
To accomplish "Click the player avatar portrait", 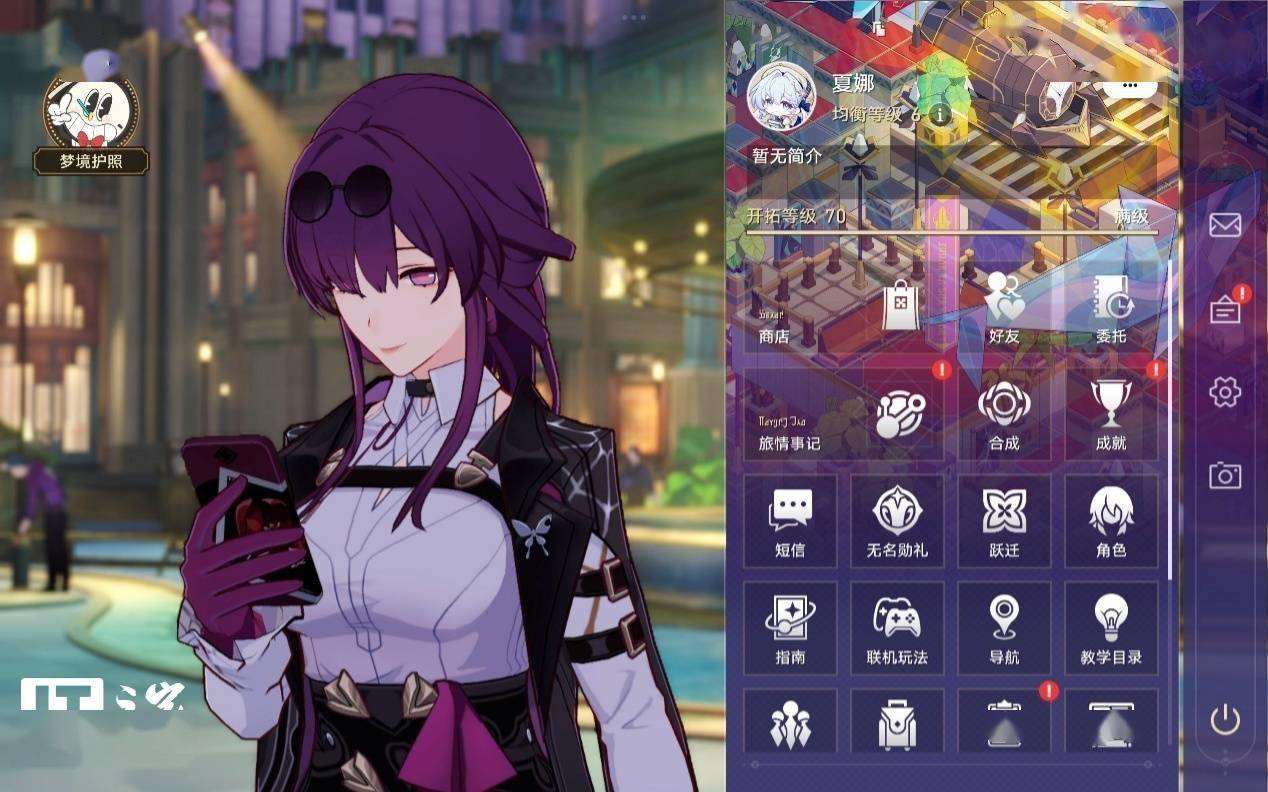I will pyautogui.click(x=781, y=98).
